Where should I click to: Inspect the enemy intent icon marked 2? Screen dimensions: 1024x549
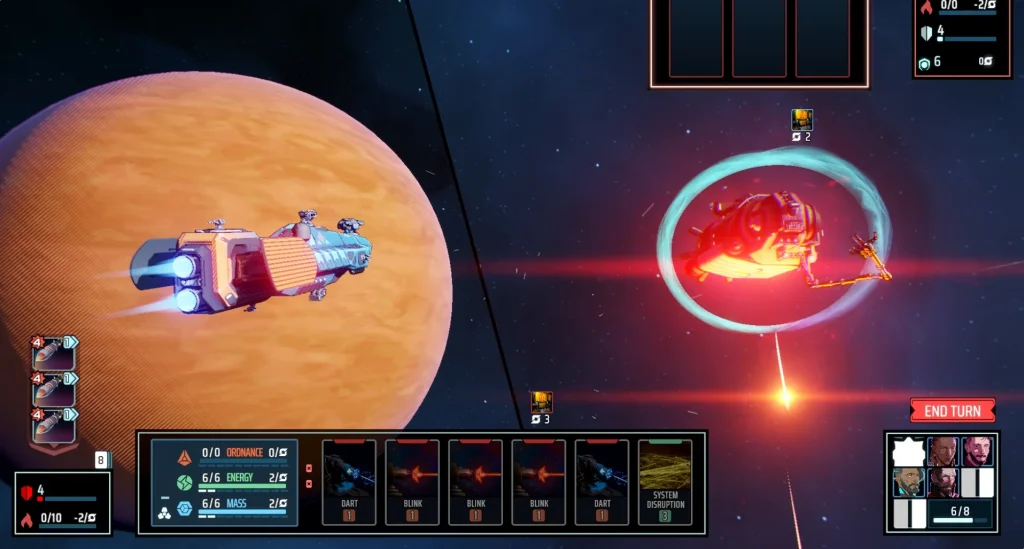(x=802, y=121)
